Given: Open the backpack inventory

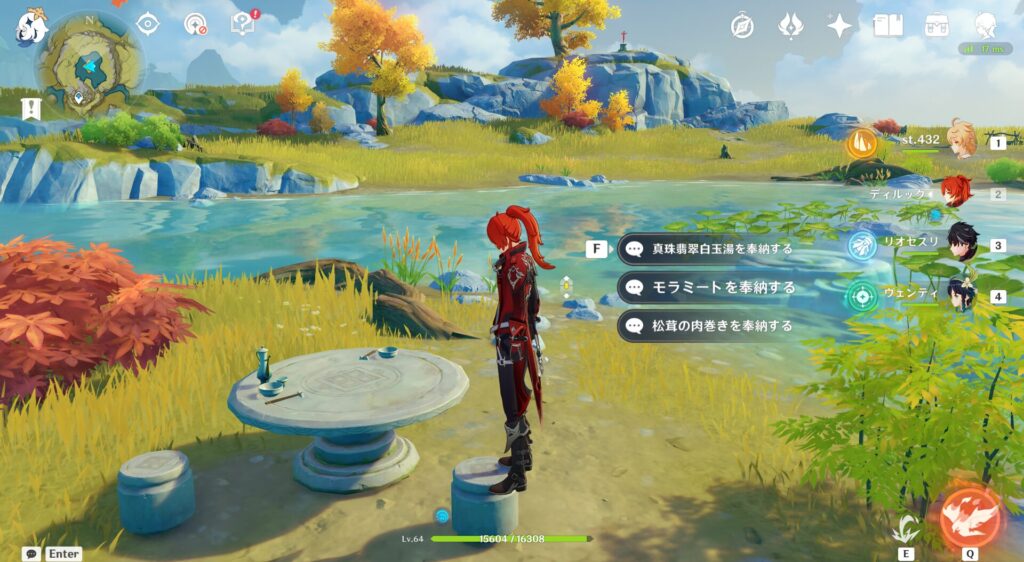Looking at the screenshot, I should coord(937,26).
